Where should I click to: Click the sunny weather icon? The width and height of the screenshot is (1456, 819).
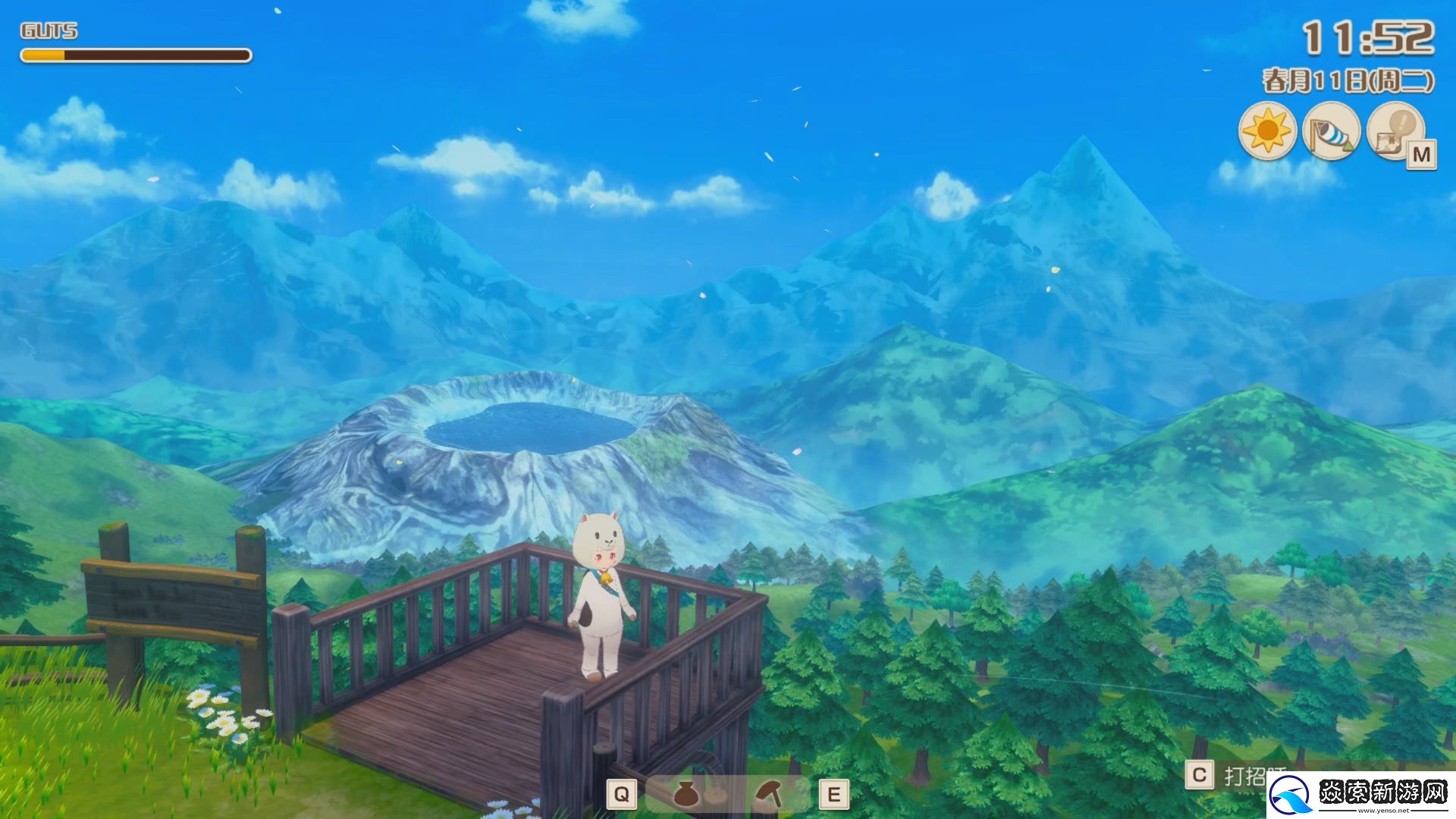1267,131
